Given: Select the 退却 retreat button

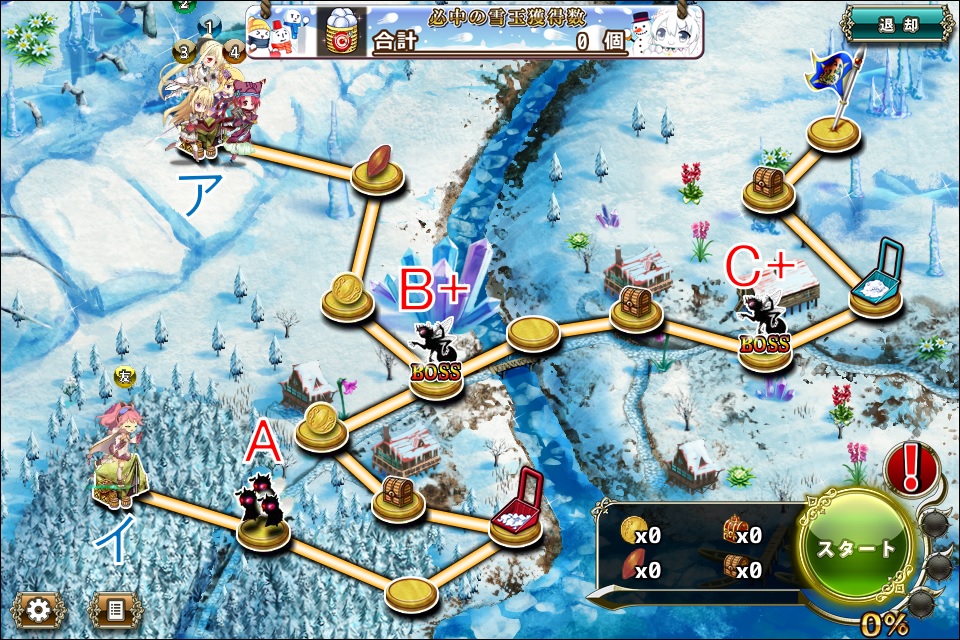Looking at the screenshot, I should (x=895, y=25).
